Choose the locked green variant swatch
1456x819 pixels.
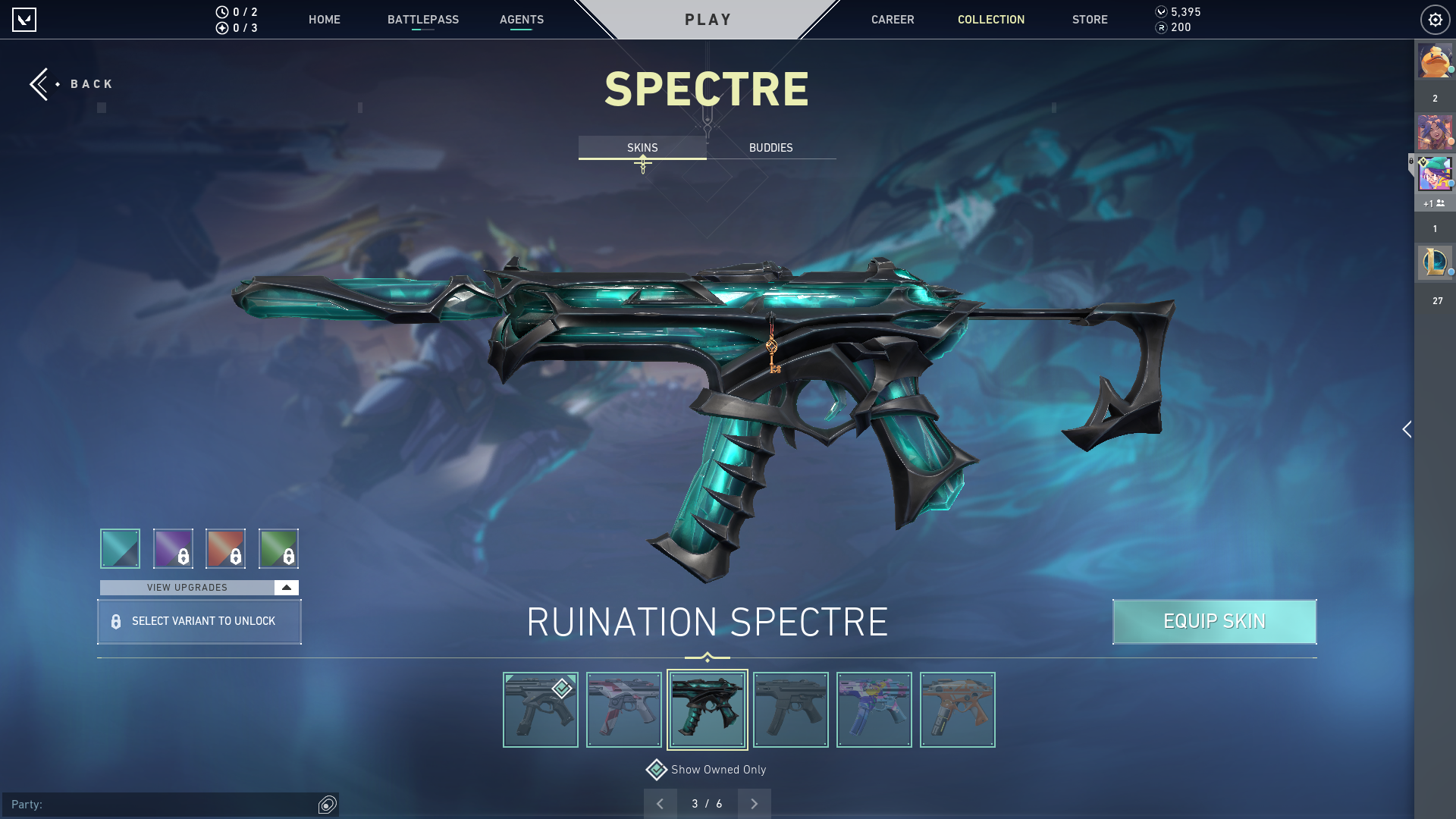coord(278,548)
